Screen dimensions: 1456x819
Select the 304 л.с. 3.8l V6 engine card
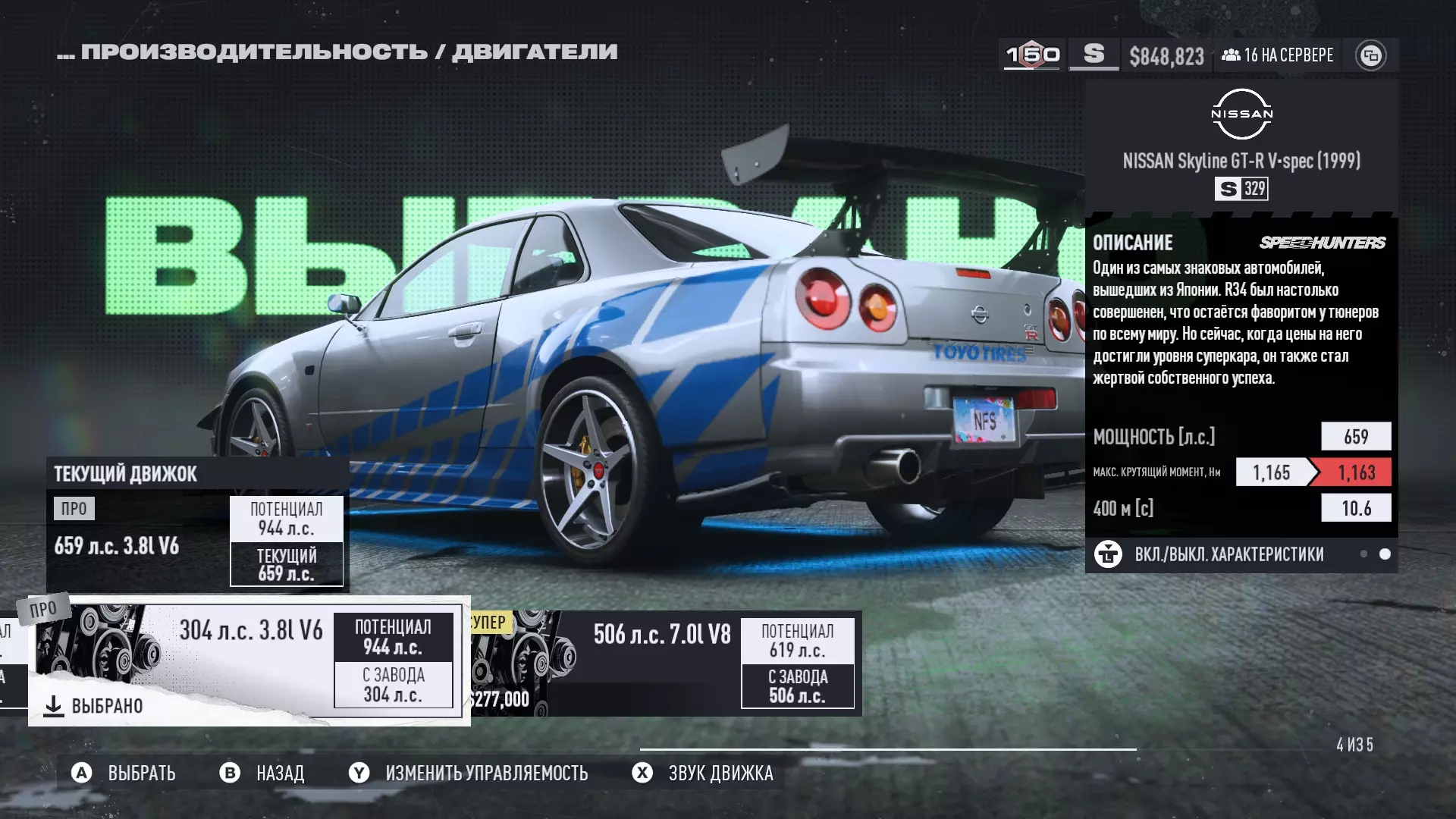click(x=249, y=660)
